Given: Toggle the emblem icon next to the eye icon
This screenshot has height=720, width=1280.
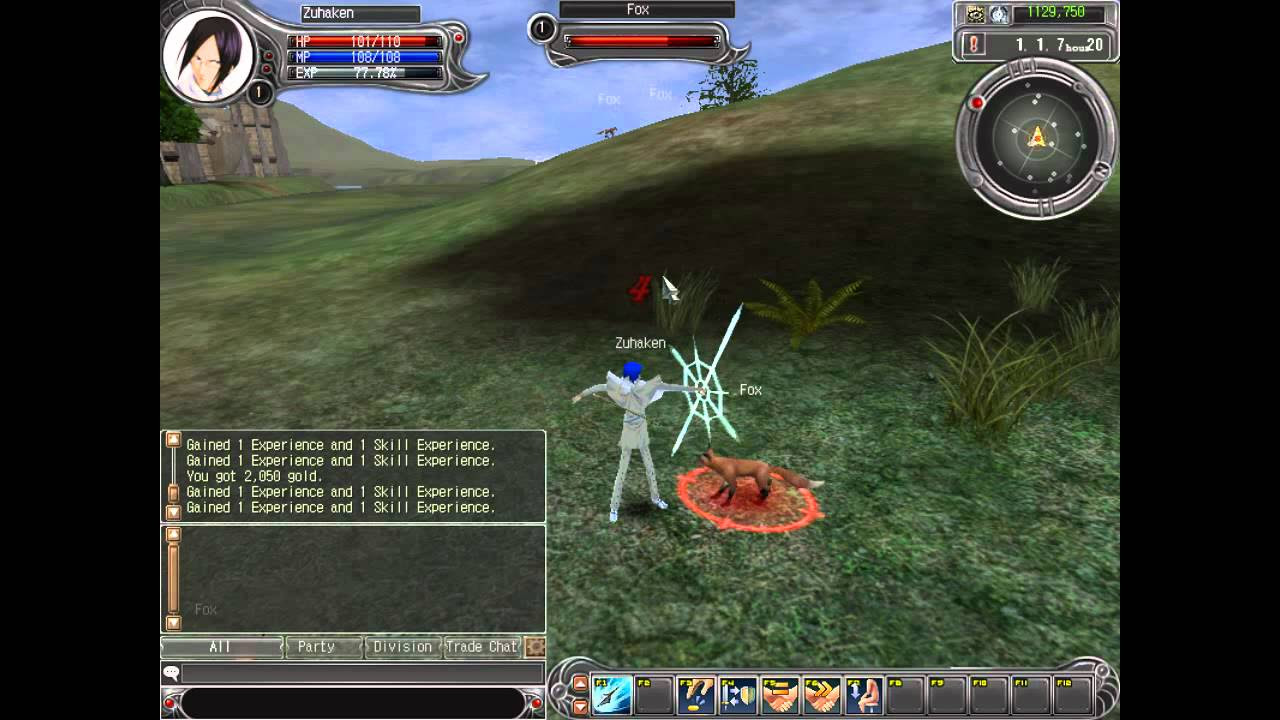Looking at the screenshot, I should pyautogui.click(x=998, y=13).
